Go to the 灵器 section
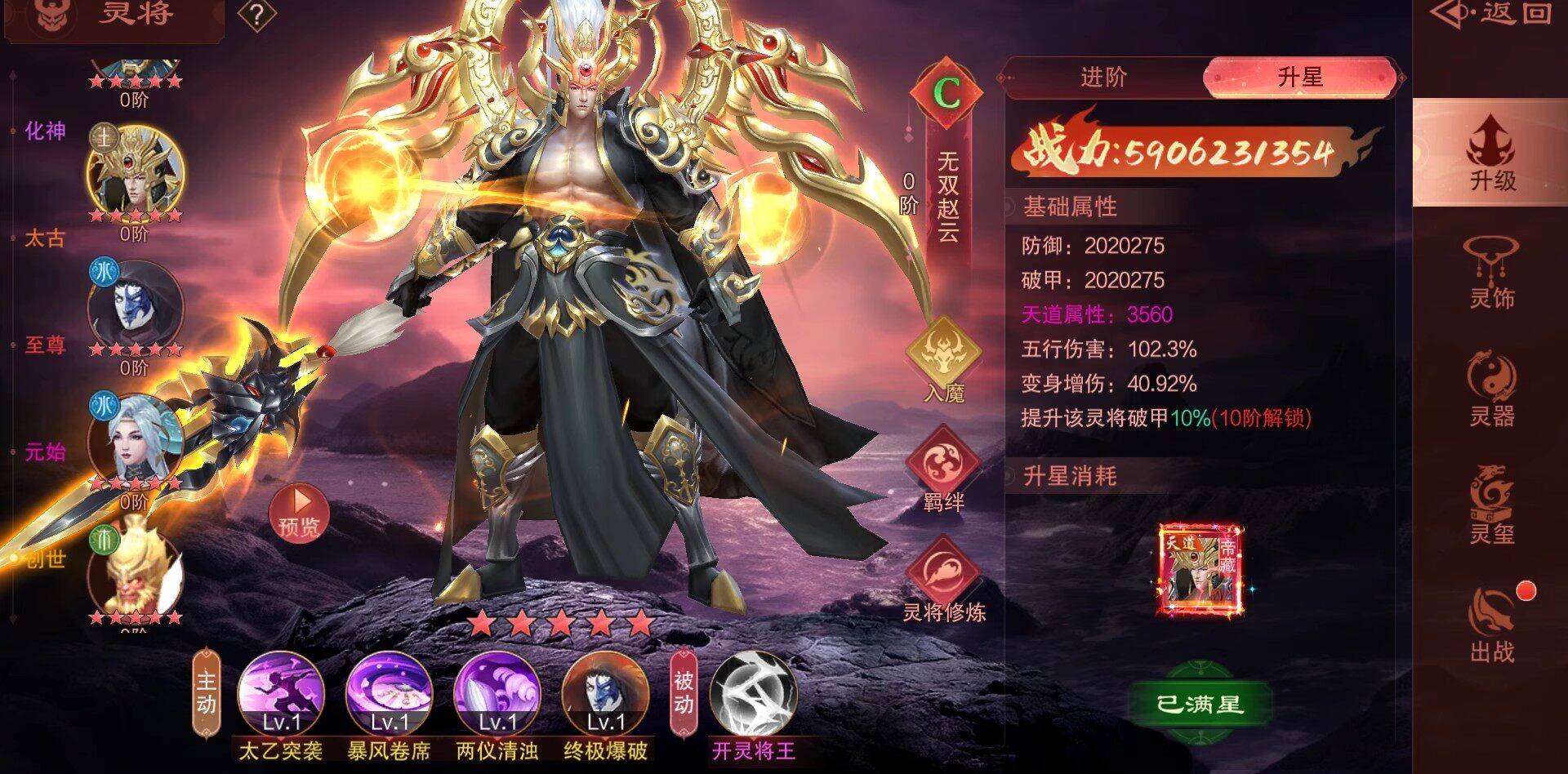 [1491, 390]
